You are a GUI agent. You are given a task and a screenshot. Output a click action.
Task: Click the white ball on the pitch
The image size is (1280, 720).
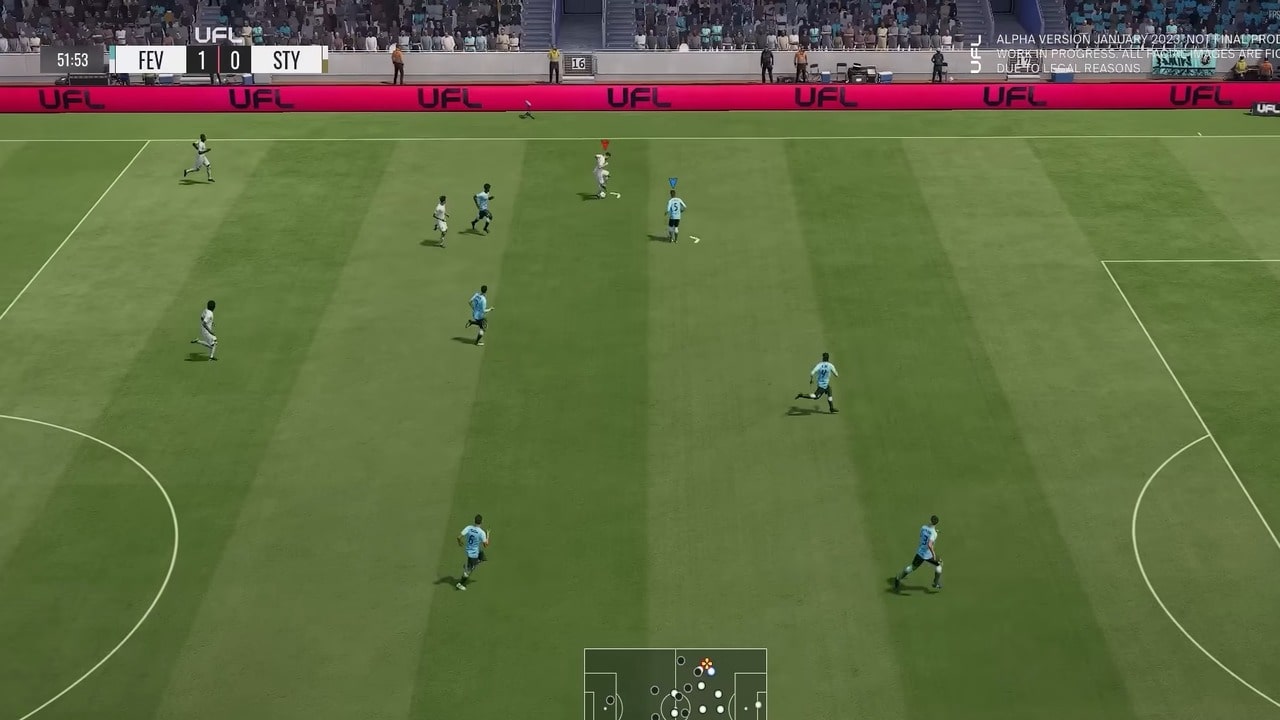click(x=602, y=194)
